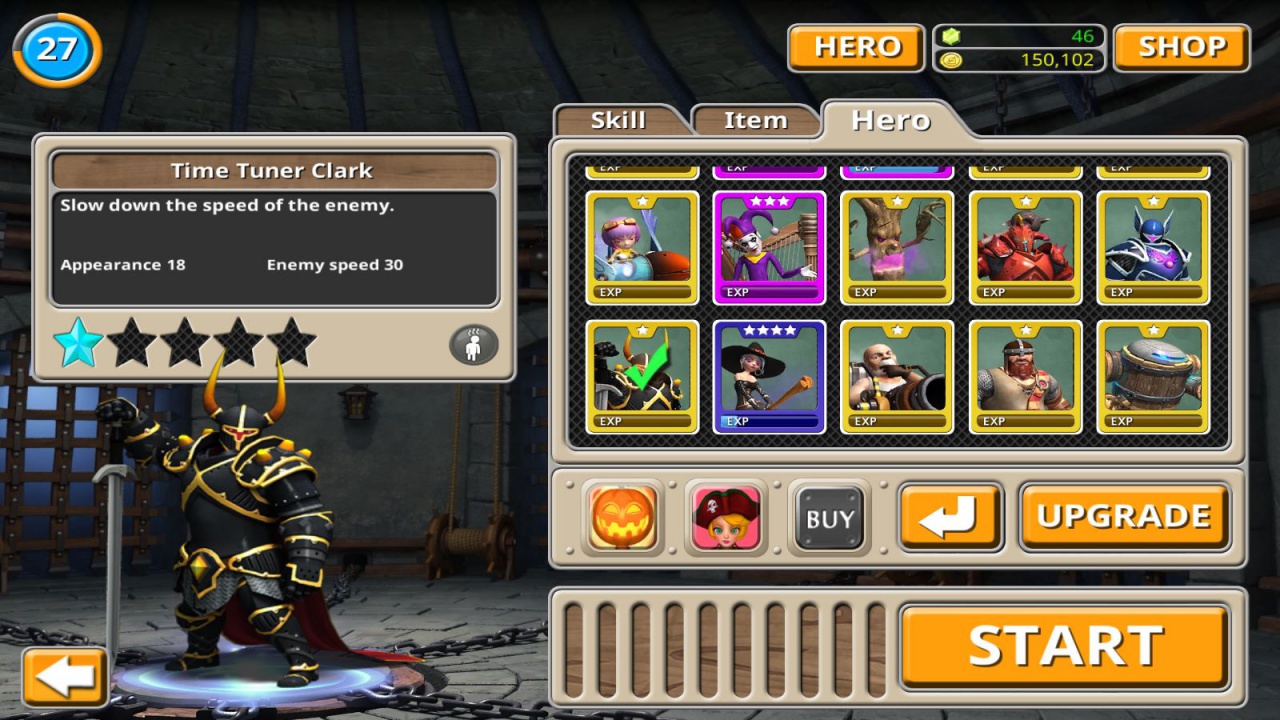Switch to the Item tab
Screen dimensions: 1280x720
coord(755,119)
